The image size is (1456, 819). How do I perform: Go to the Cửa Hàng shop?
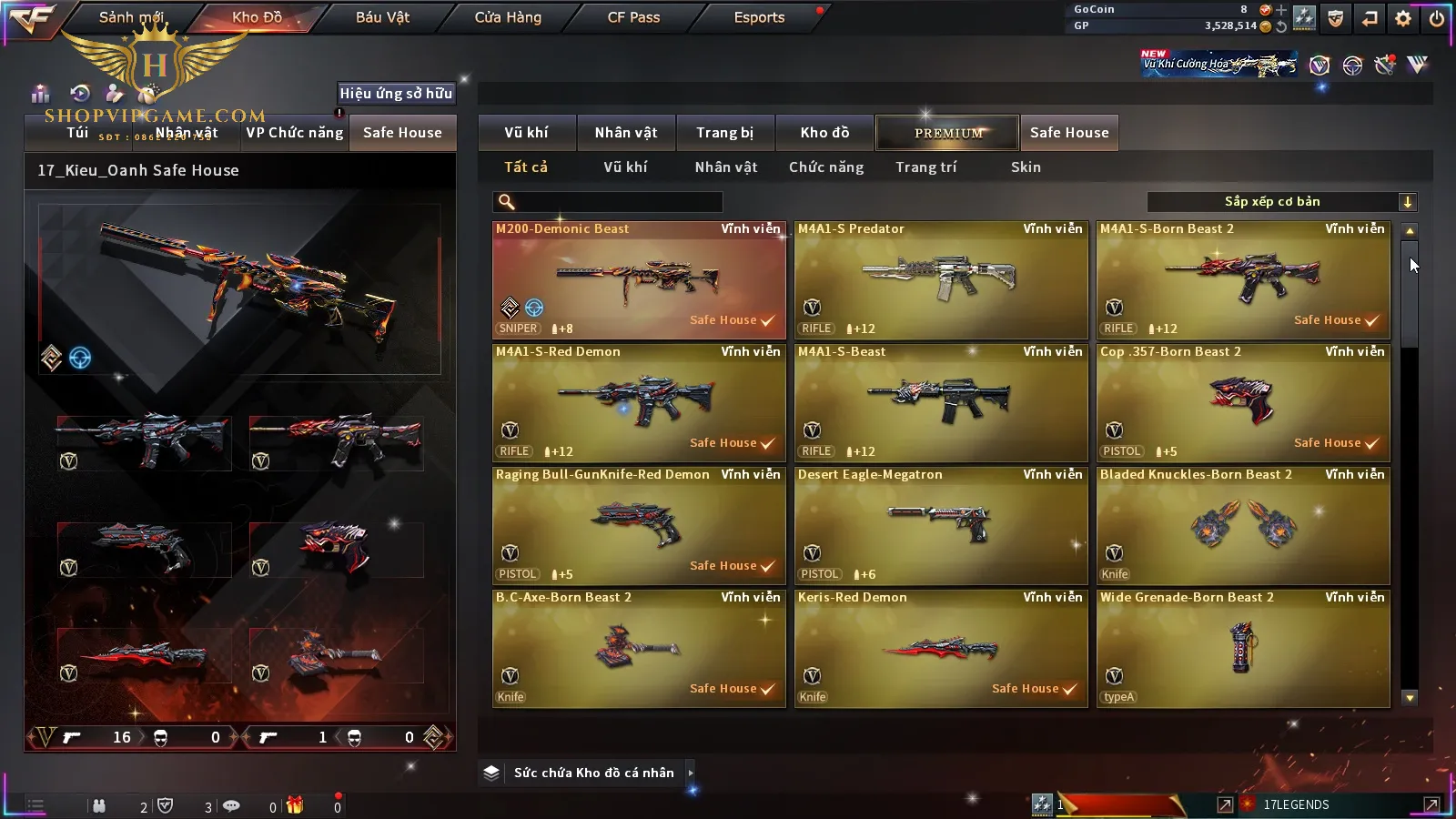[x=508, y=17]
